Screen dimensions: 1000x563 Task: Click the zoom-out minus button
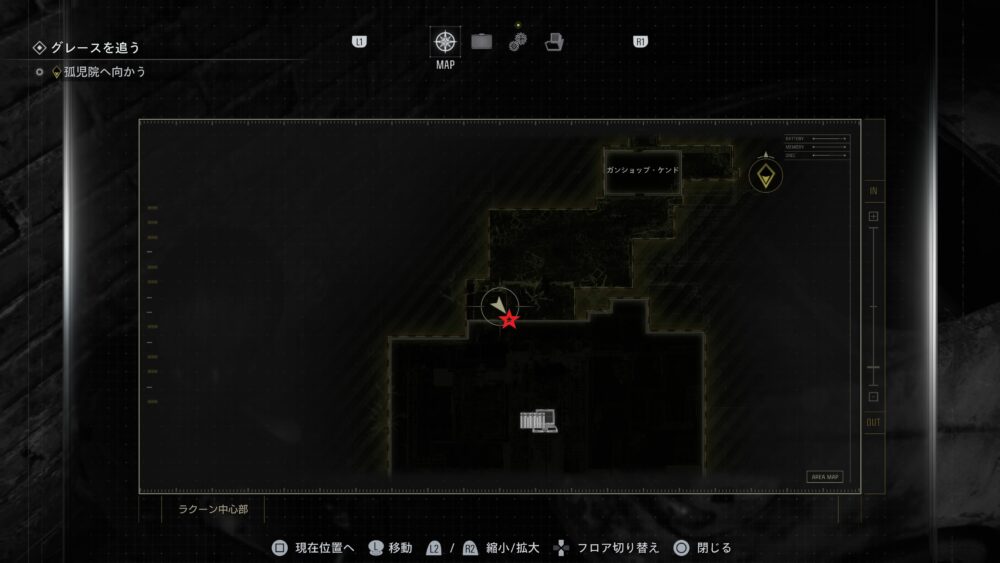[873, 397]
